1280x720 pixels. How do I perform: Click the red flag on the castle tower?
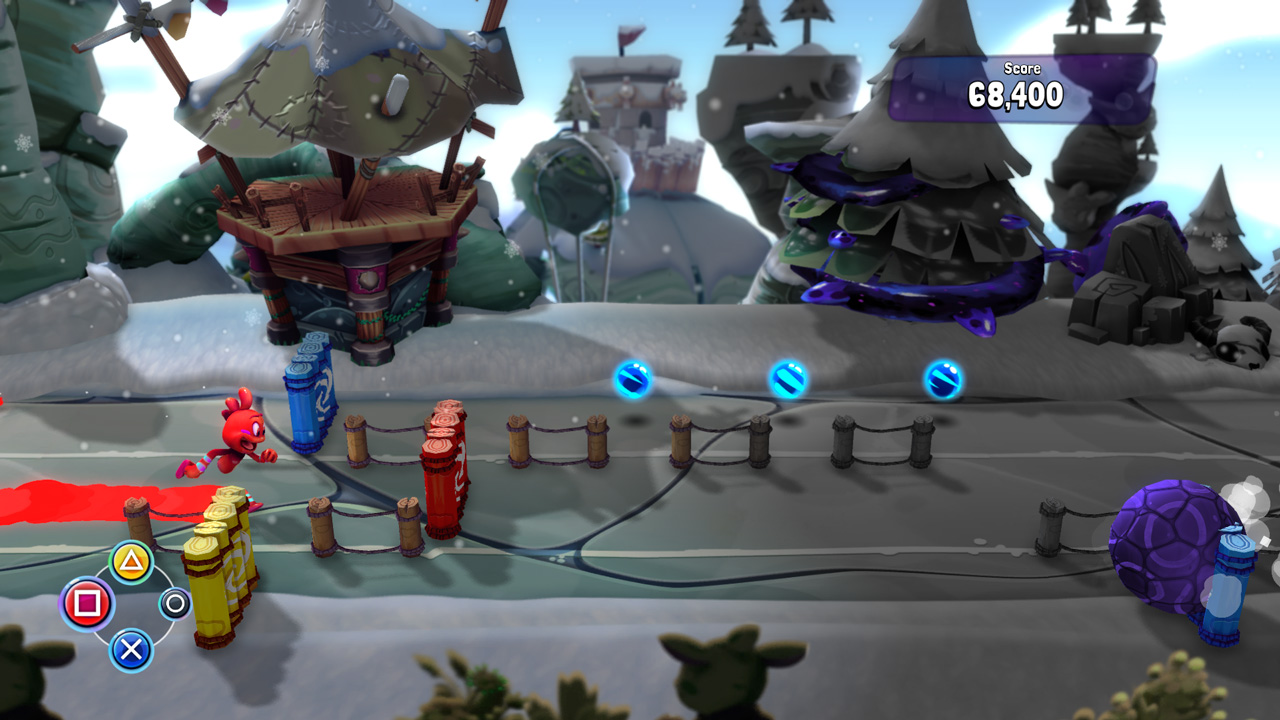pos(627,34)
